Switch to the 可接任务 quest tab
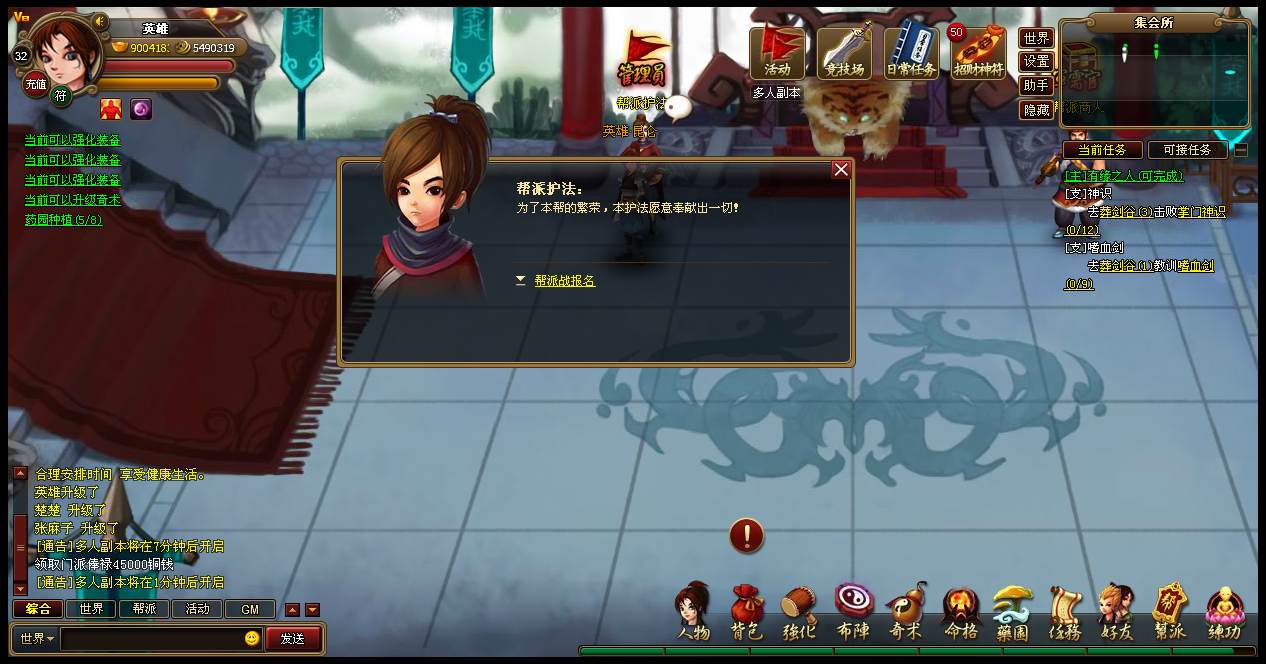The image size is (1266, 664). tap(1187, 150)
